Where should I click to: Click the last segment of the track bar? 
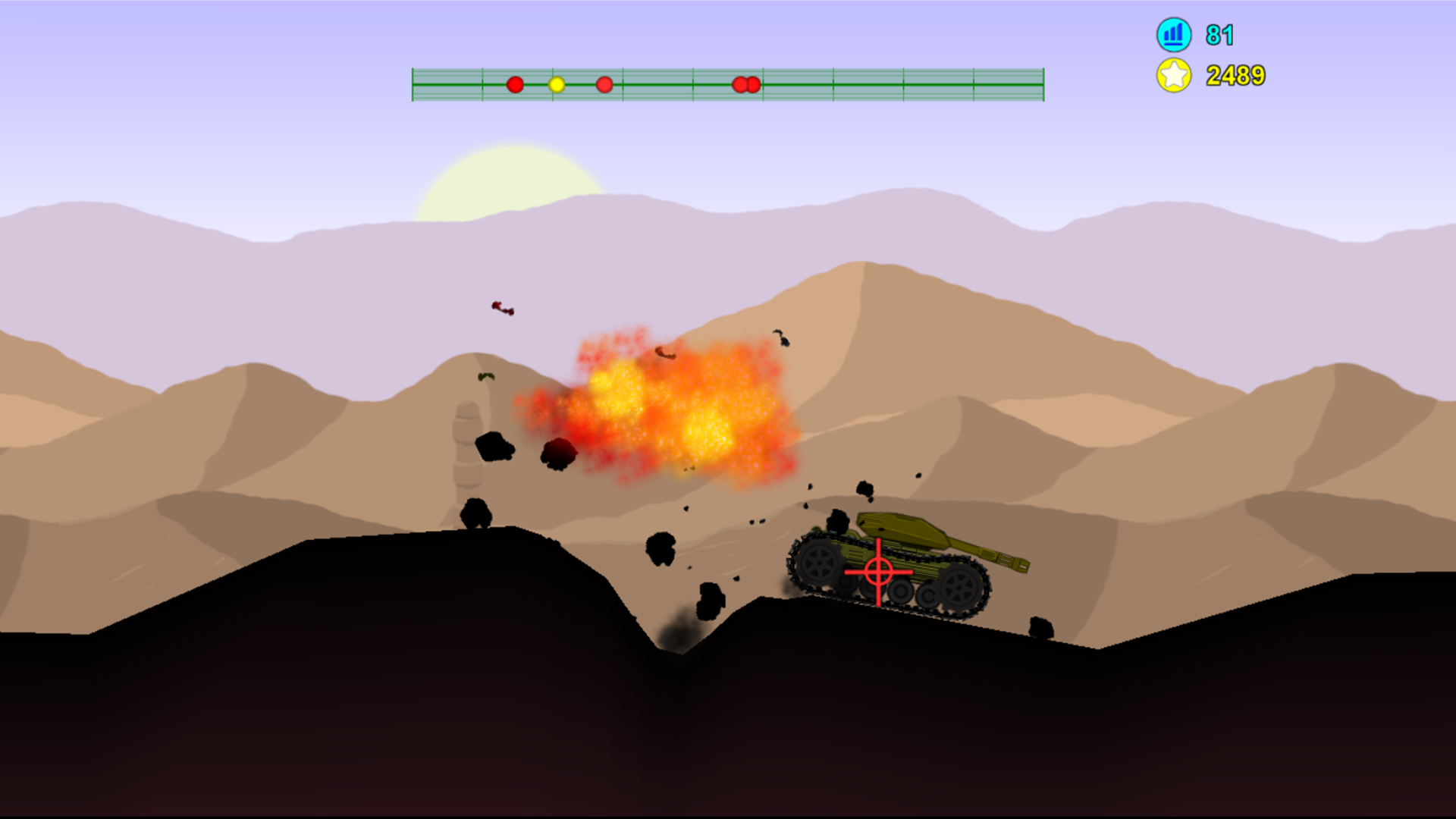(1009, 83)
